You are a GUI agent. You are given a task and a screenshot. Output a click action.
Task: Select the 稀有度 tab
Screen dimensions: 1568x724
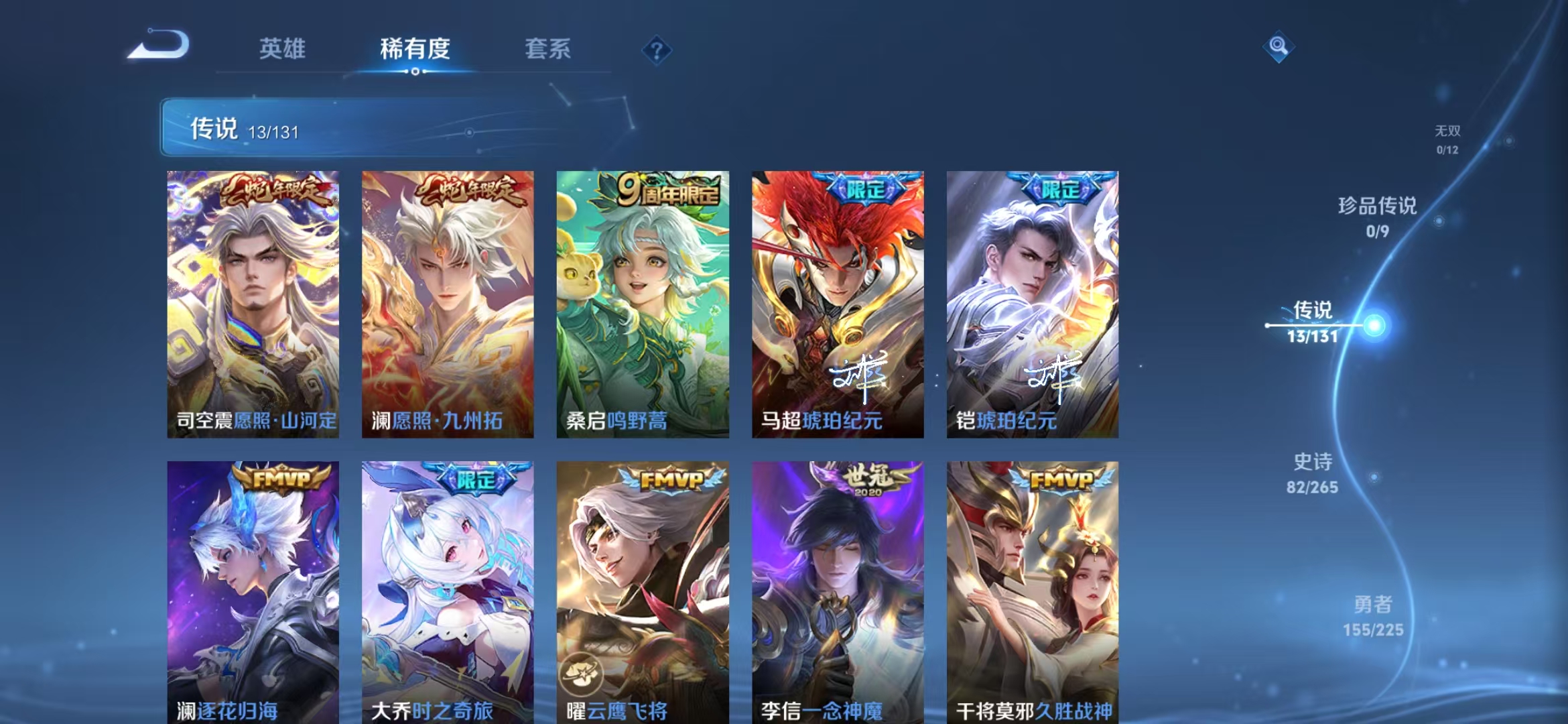tap(415, 49)
